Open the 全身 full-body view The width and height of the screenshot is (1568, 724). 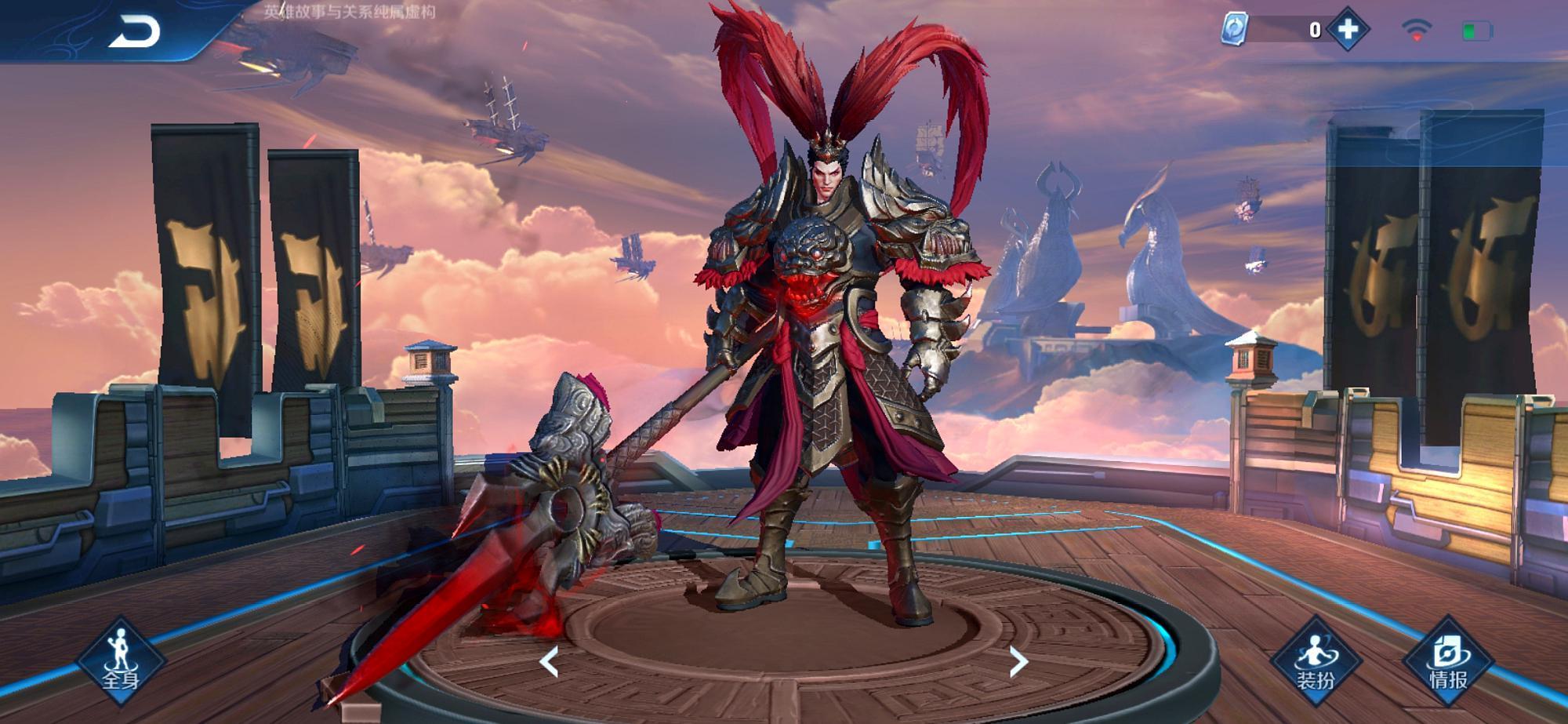[x=121, y=660]
